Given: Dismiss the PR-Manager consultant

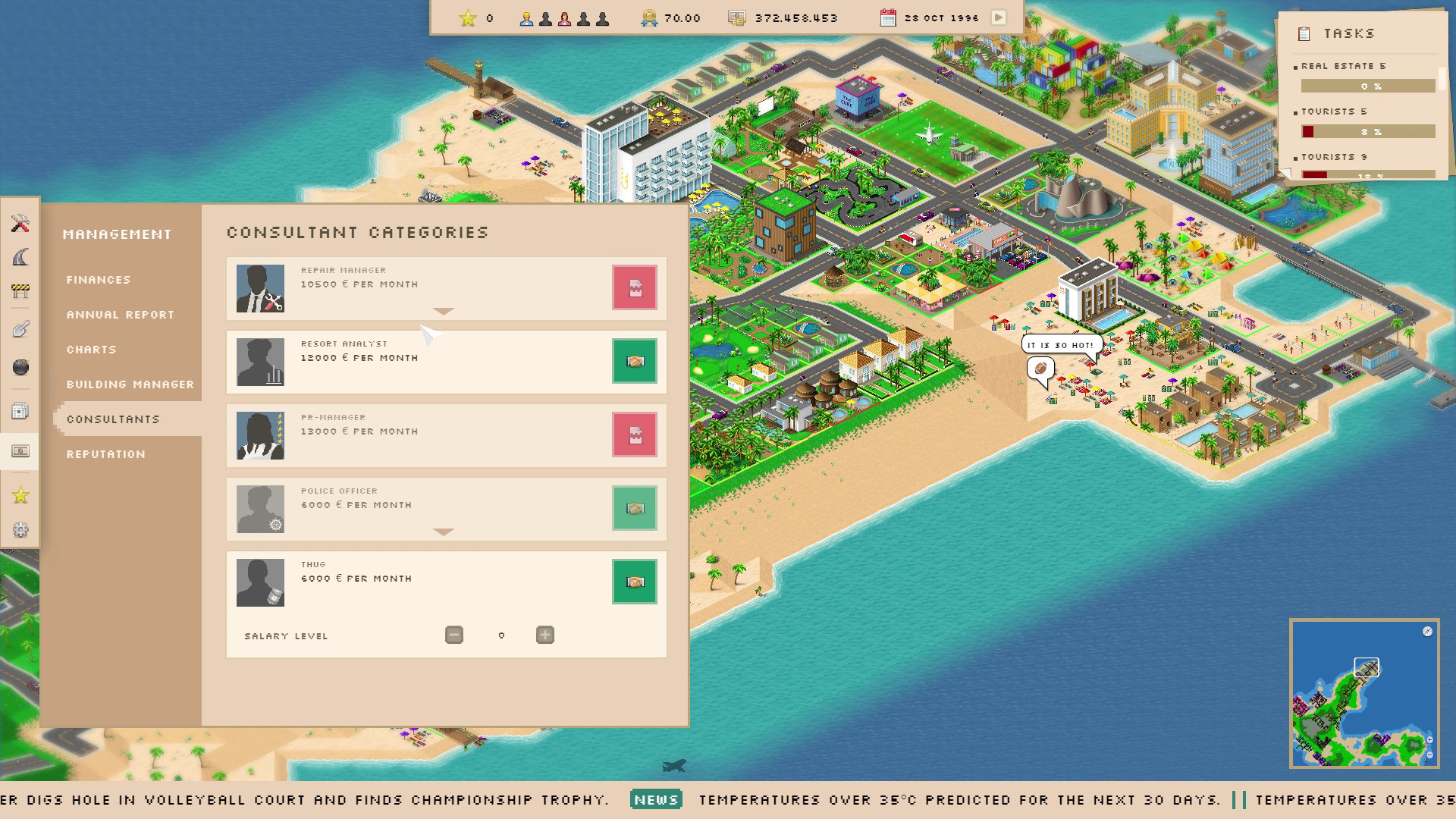Looking at the screenshot, I should [634, 435].
